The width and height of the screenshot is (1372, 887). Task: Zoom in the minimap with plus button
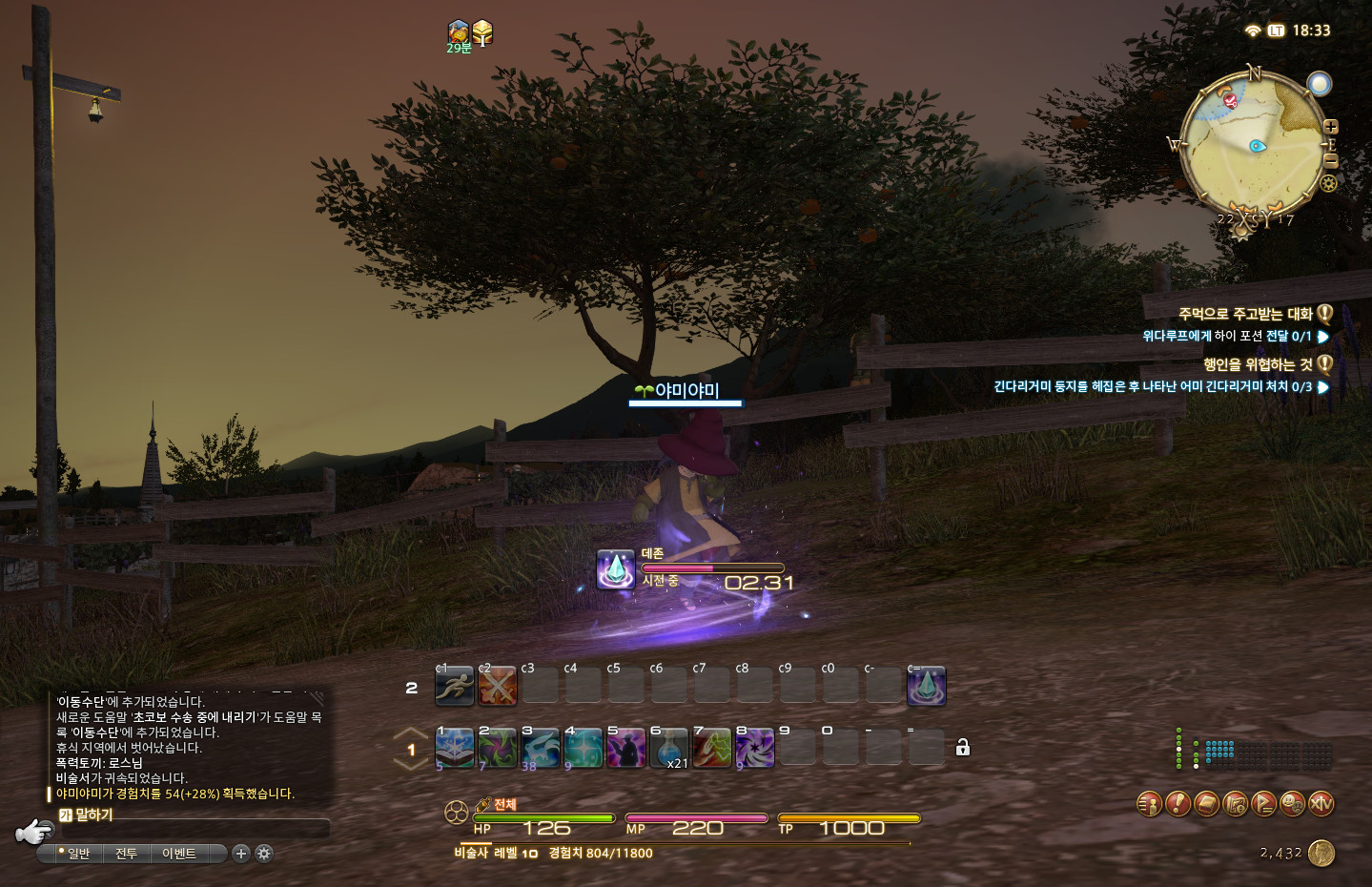tap(1331, 127)
